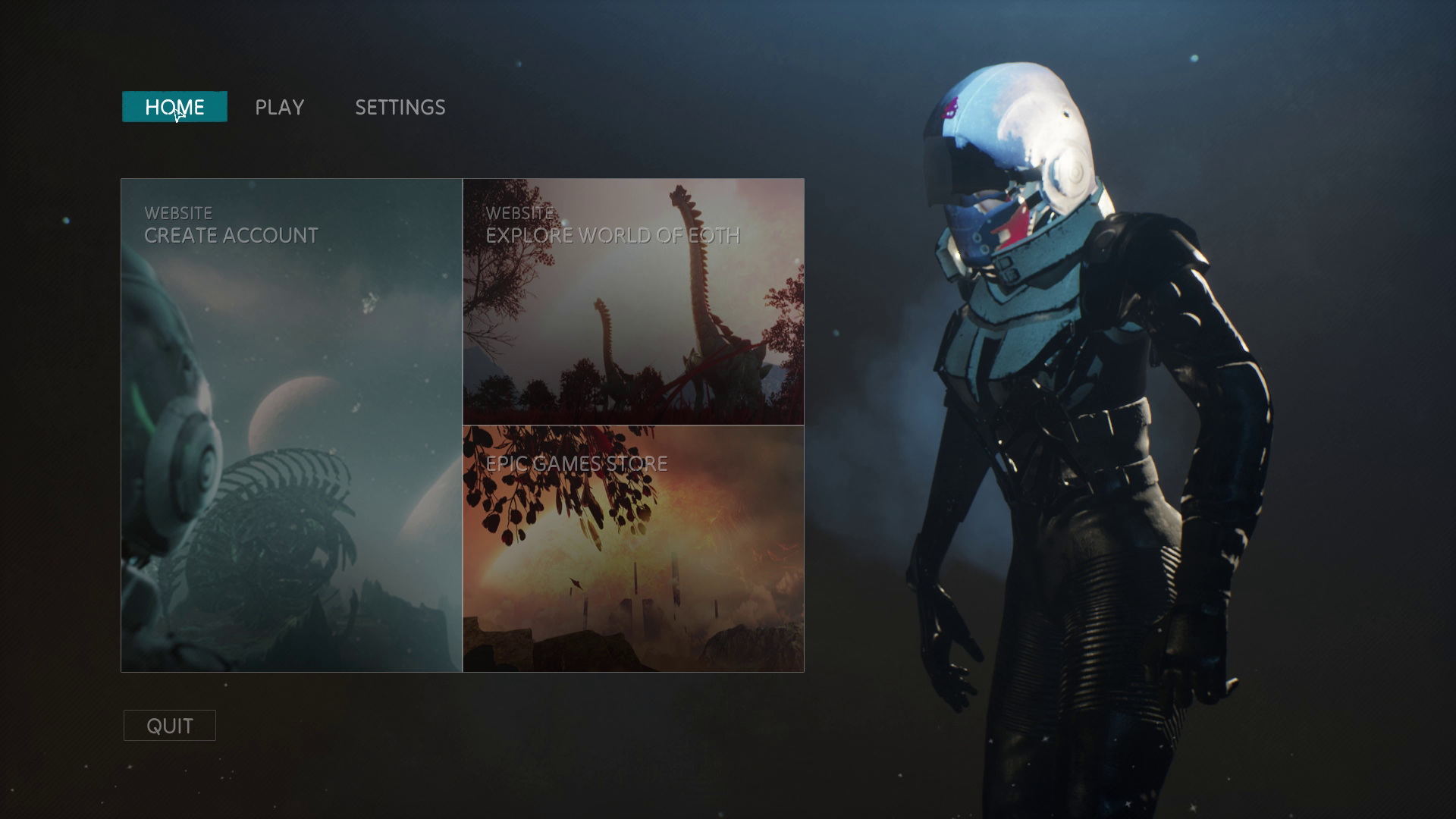Select the highlighted HOME tab
This screenshot has height=819, width=1456.
point(174,107)
